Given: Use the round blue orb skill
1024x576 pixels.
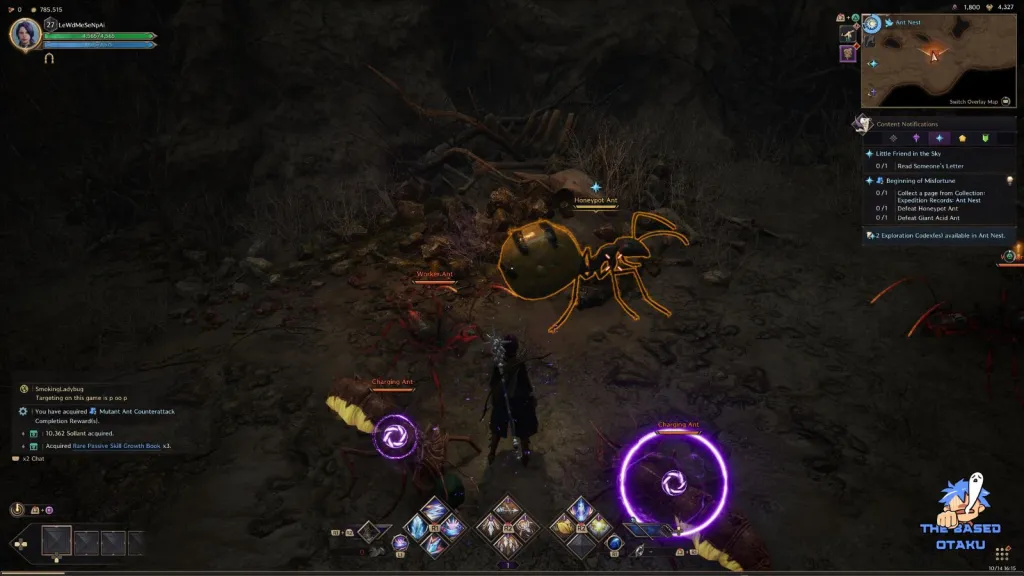Looking at the screenshot, I should [615, 543].
